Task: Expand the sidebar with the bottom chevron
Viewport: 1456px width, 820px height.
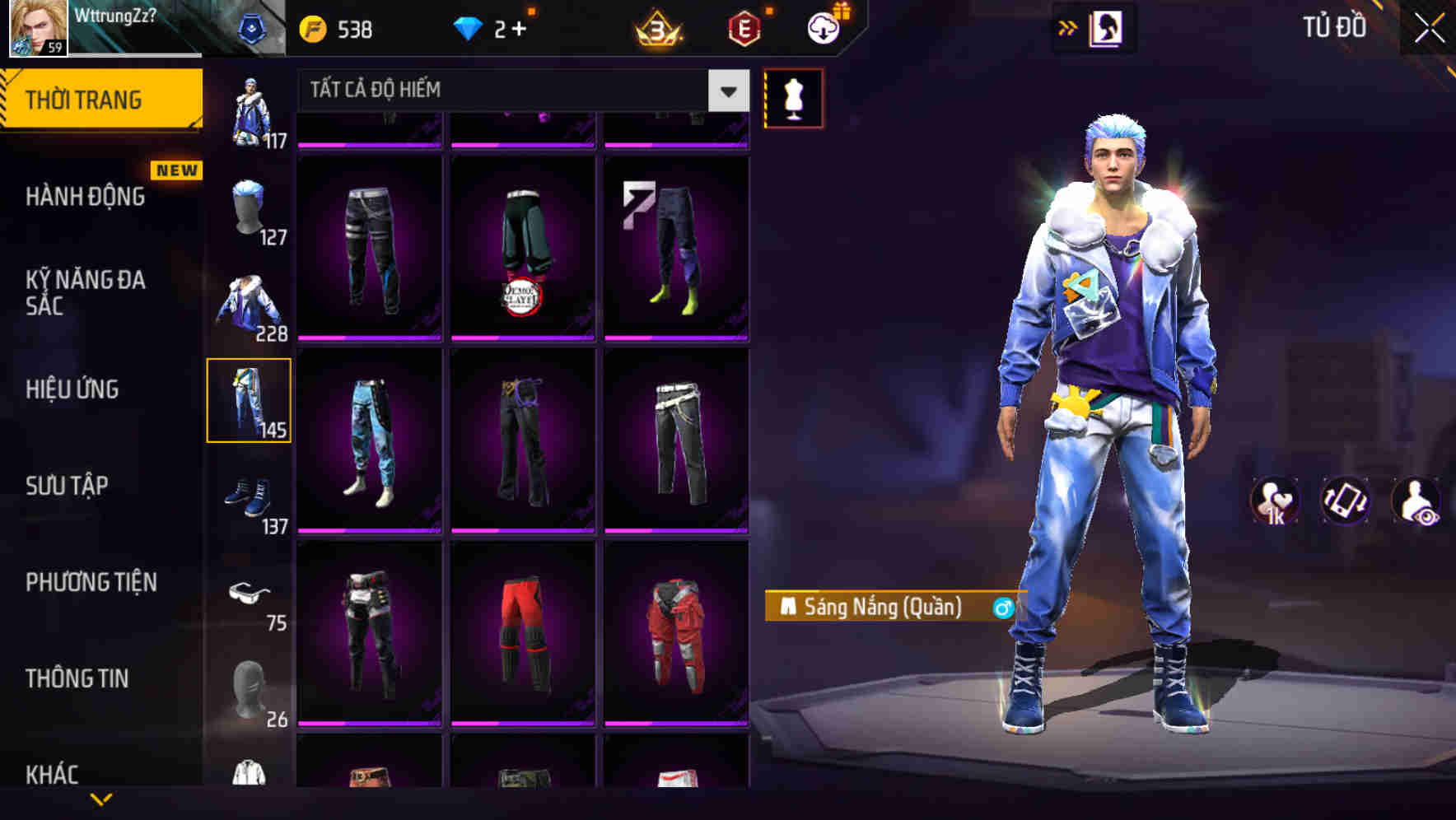Action: pos(101,797)
